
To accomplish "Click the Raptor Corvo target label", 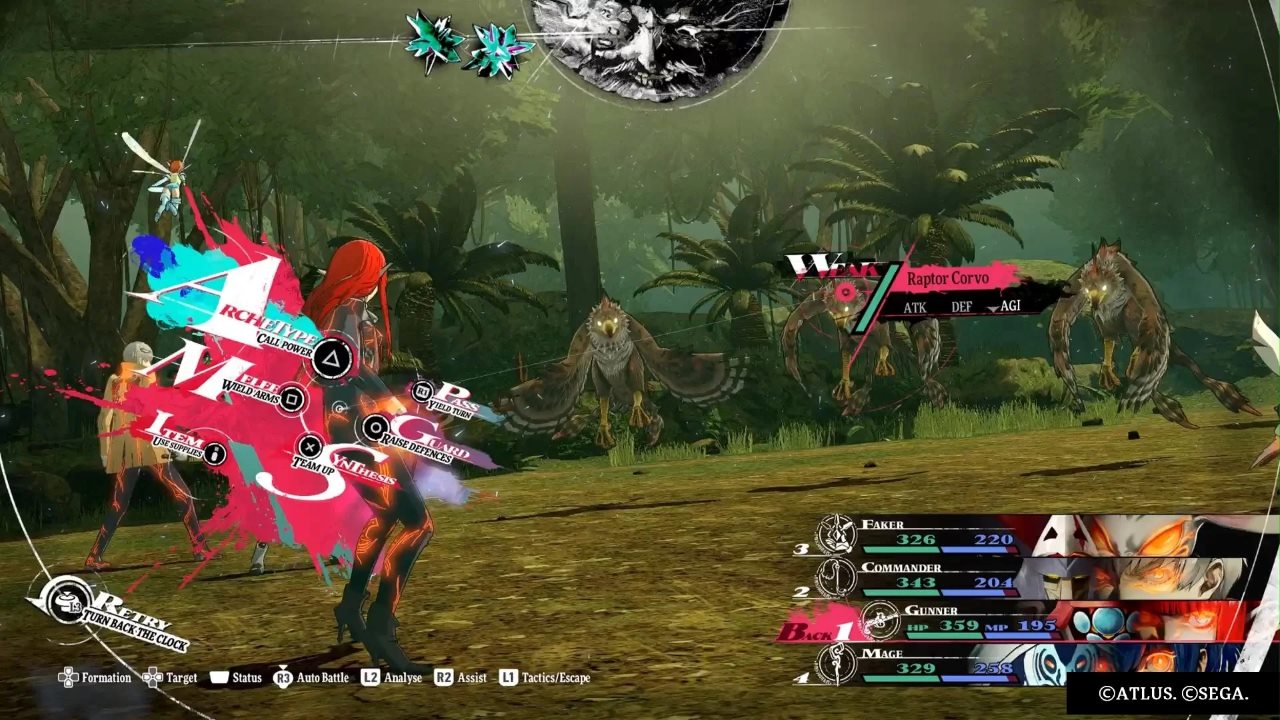I will tap(948, 279).
